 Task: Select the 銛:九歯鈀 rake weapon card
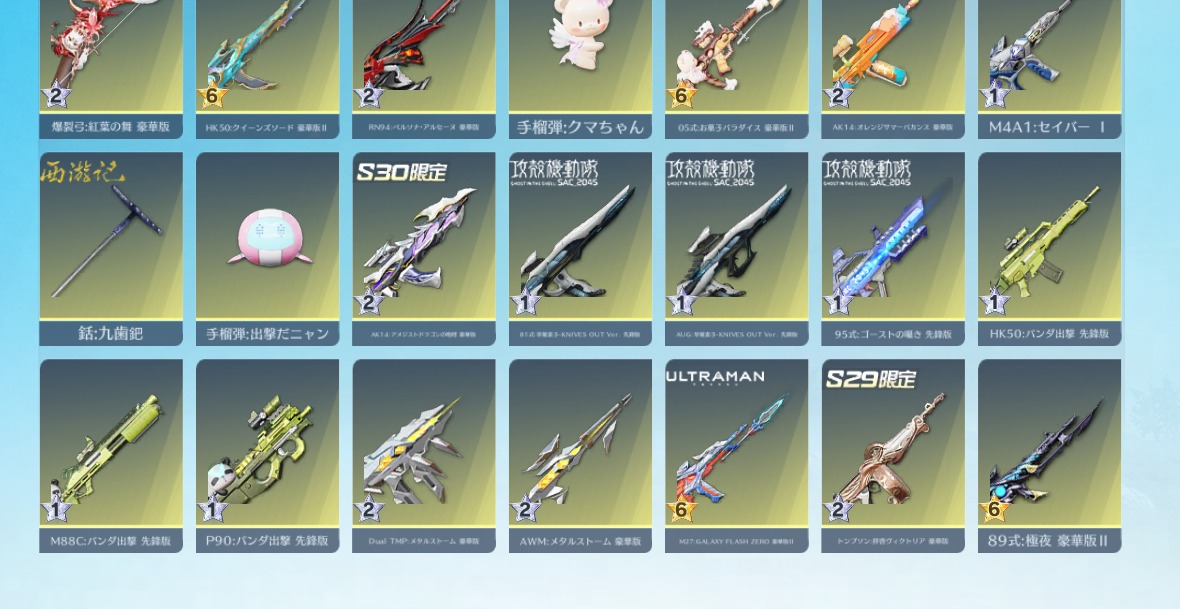tap(111, 248)
